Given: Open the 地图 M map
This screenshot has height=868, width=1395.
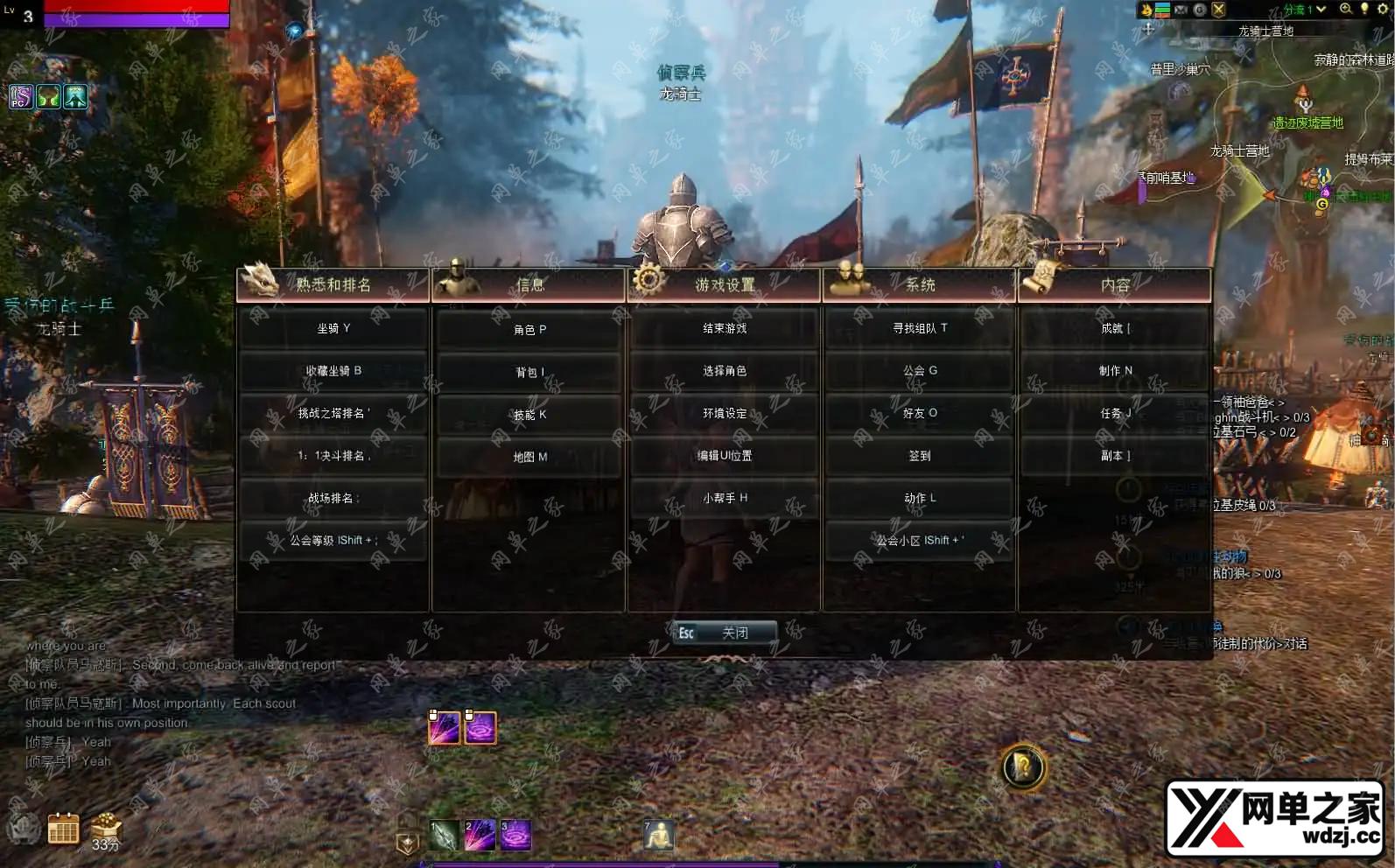Looking at the screenshot, I should click(x=529, y=457).
